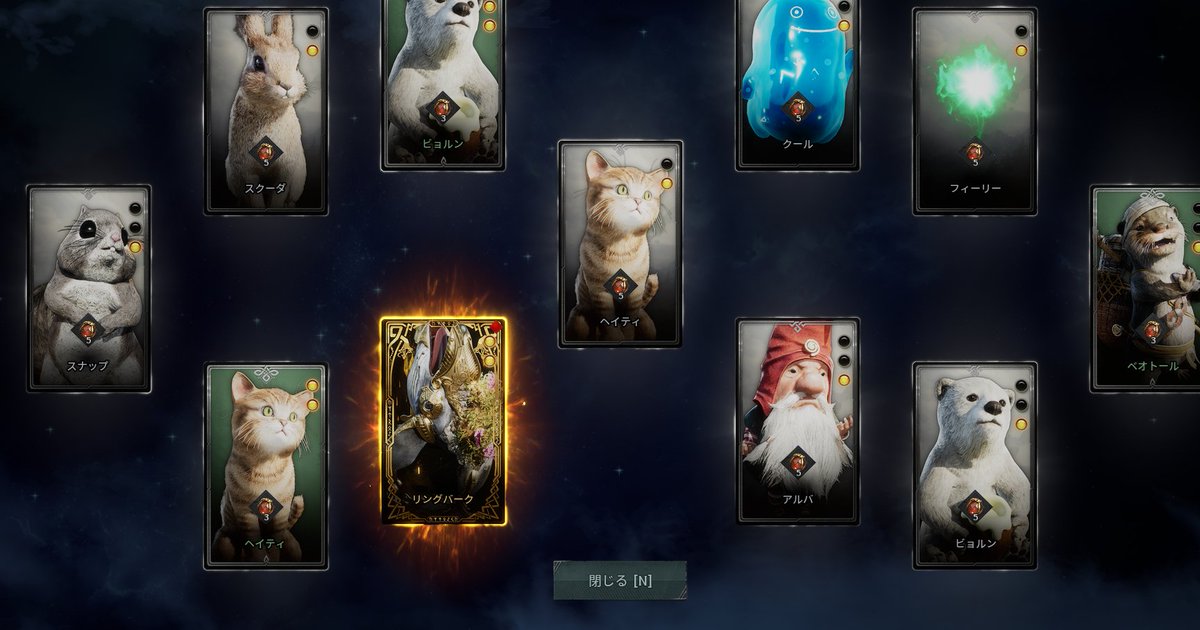
Task: Close the card results with 閉じる button
Action: (x=620, y=580)
